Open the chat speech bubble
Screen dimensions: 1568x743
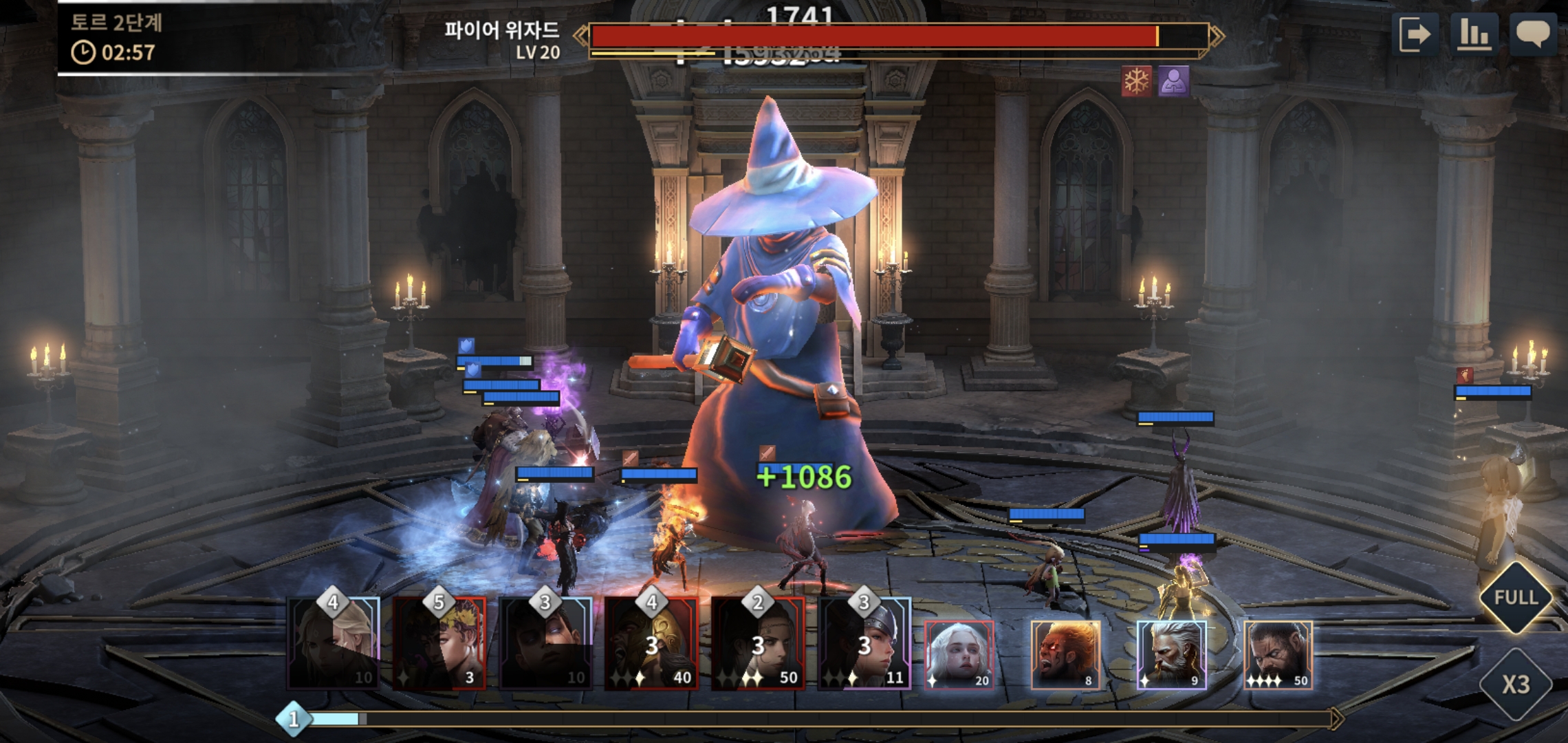[1533, 34]
